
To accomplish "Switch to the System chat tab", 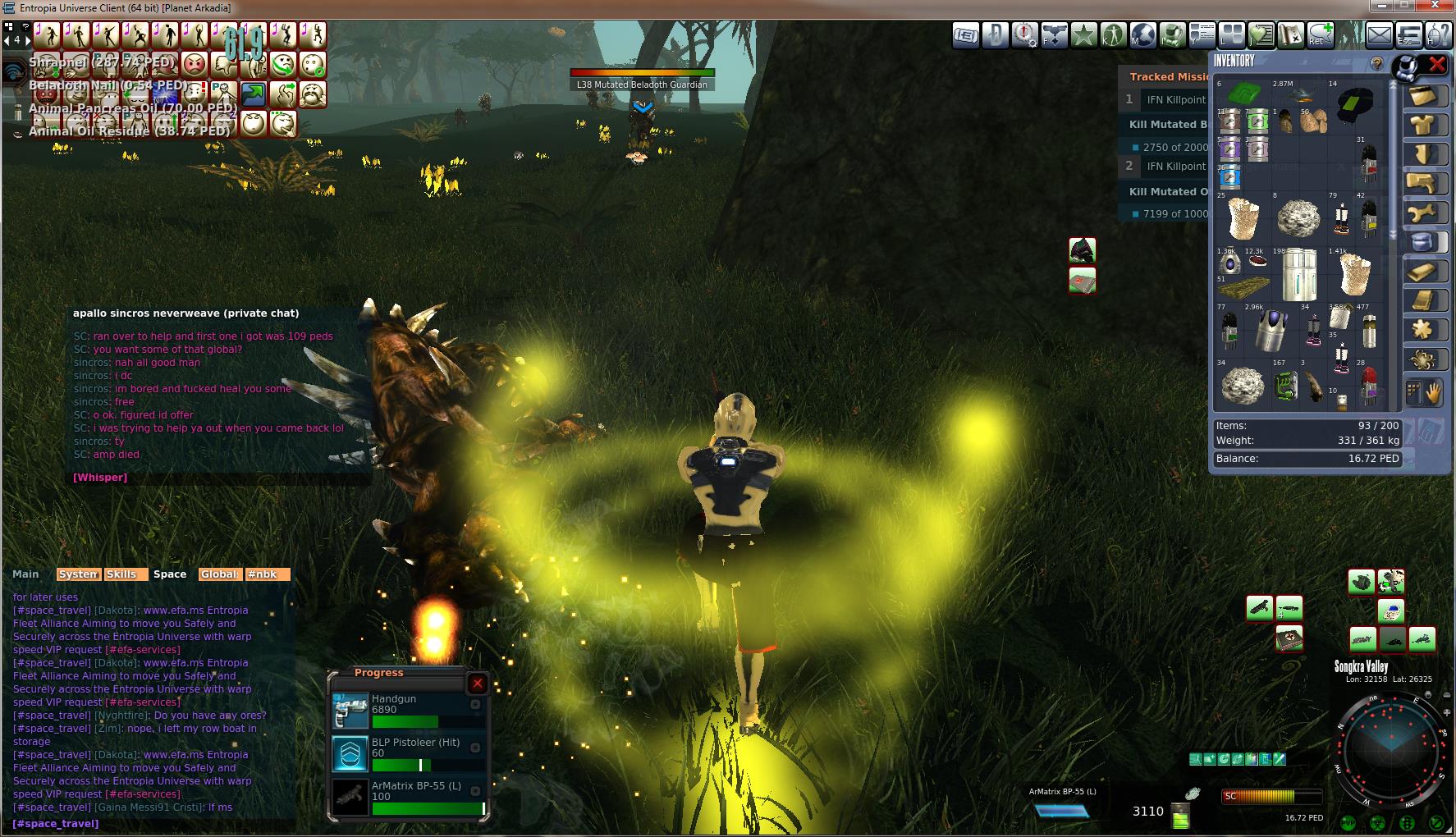I will click(79, 574).
